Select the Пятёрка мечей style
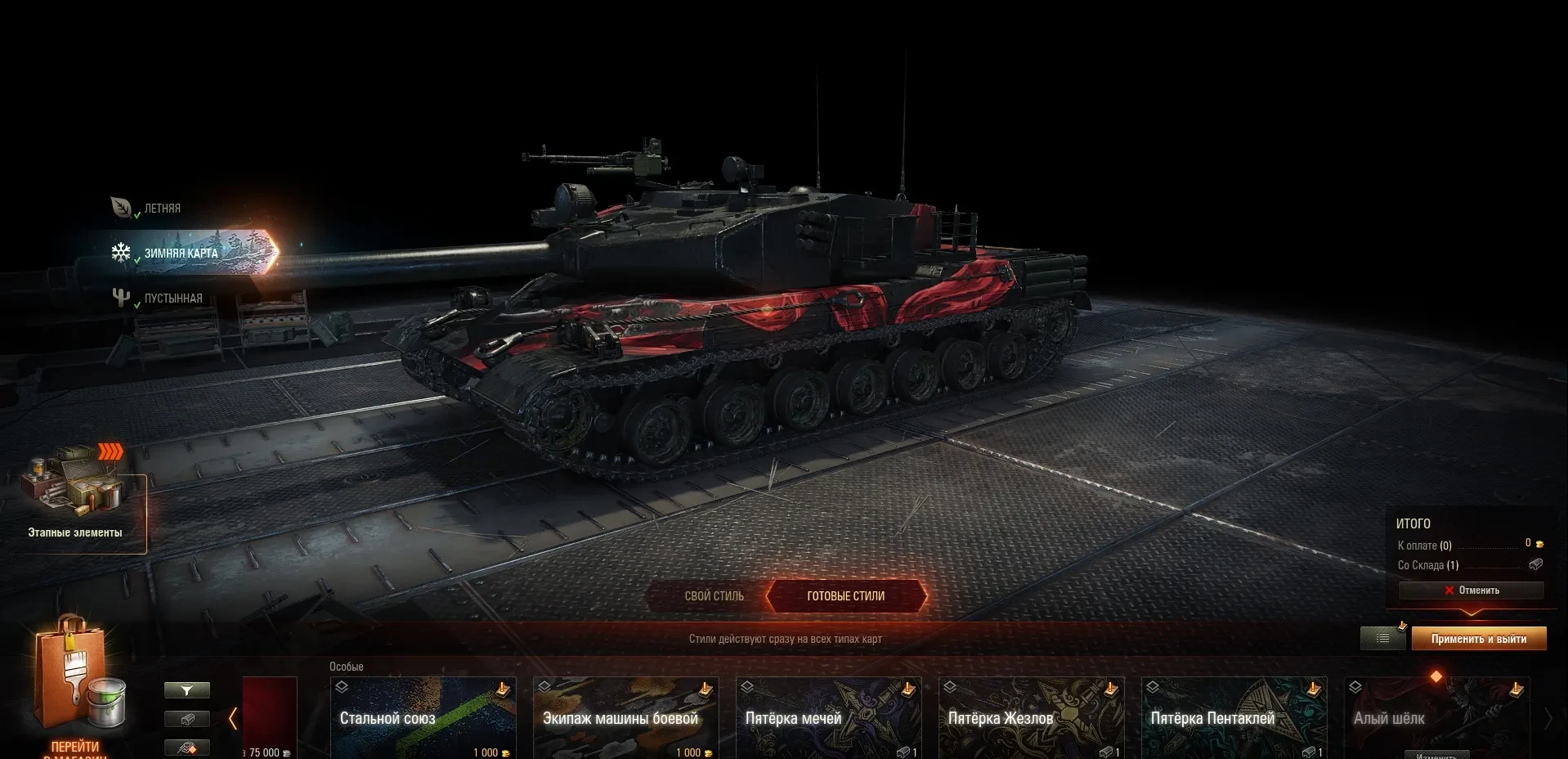The height and width of the screenshot is (759, 1568). point(828,717)
